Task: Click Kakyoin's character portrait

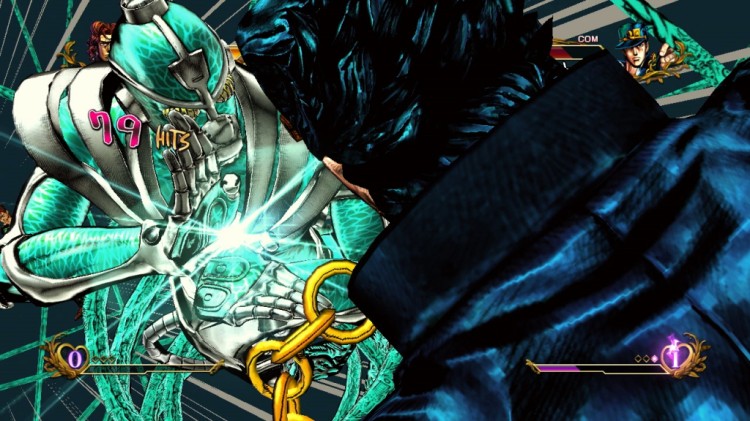Action: pyautogui.click(x=101, y=39)
